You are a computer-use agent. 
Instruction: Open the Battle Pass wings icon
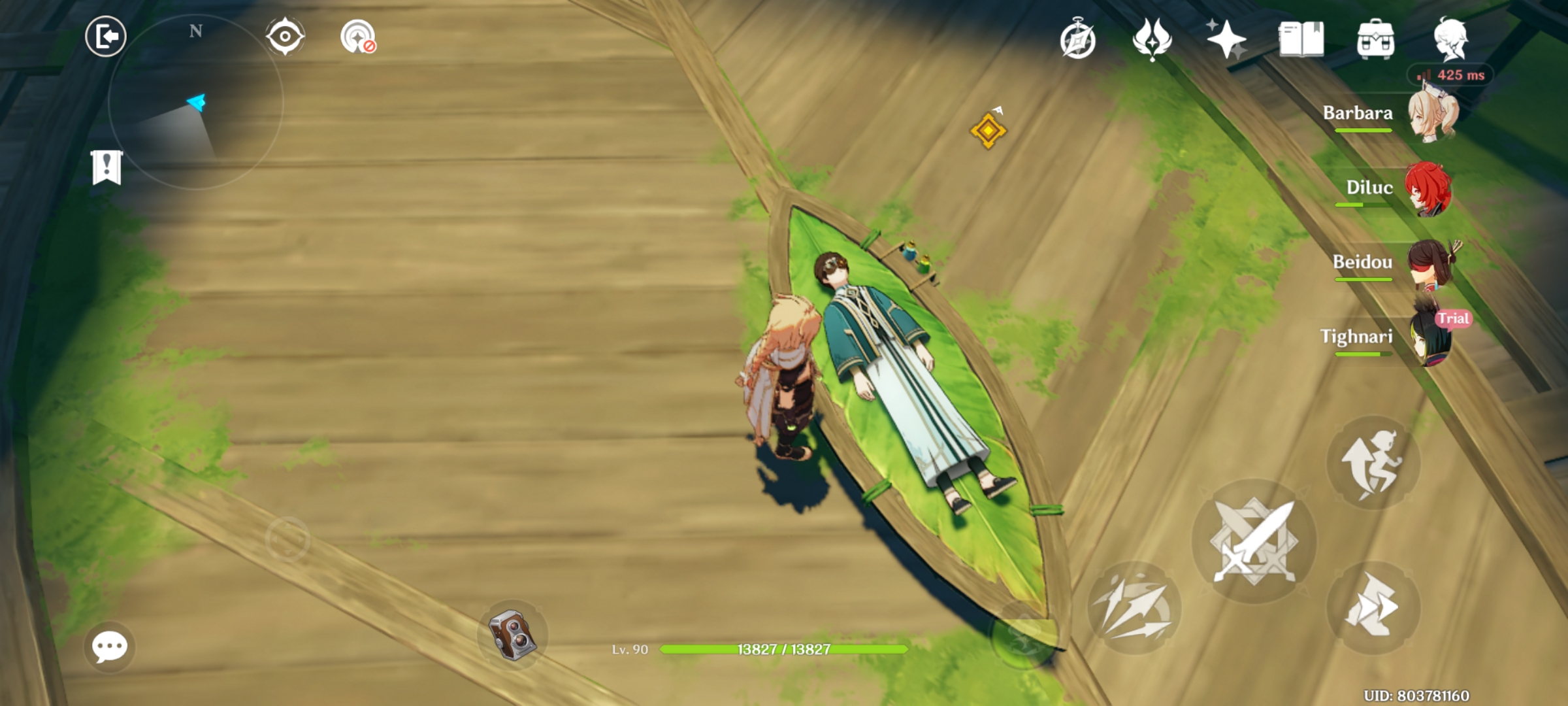point(1152,41)
